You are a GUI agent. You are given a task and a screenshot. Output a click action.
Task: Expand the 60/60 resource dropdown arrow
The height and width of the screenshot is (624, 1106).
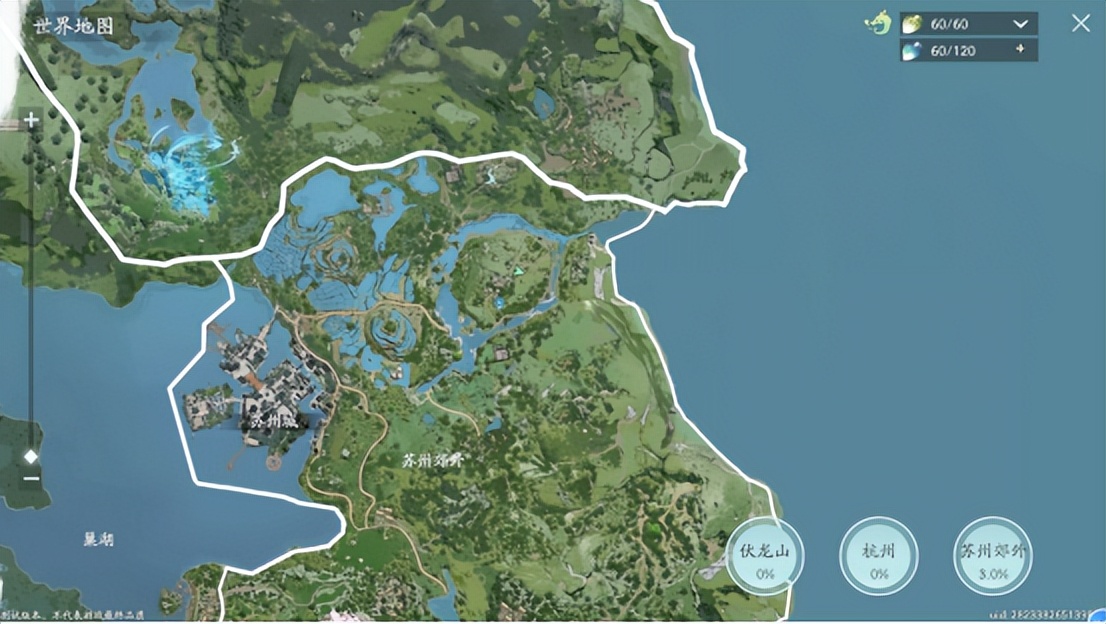(x=1020, y=24)
